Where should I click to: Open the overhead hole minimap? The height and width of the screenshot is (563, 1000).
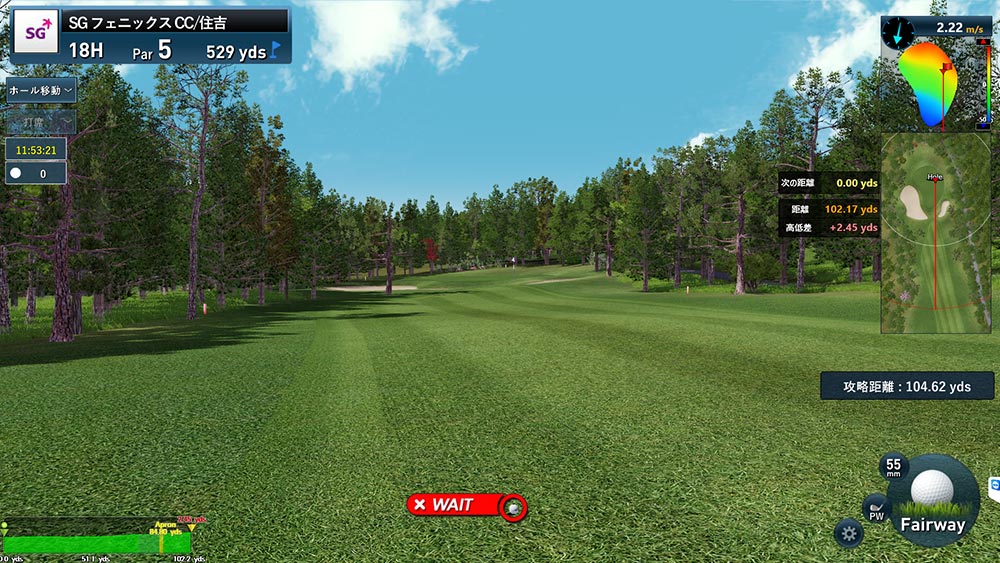(935, 233)
